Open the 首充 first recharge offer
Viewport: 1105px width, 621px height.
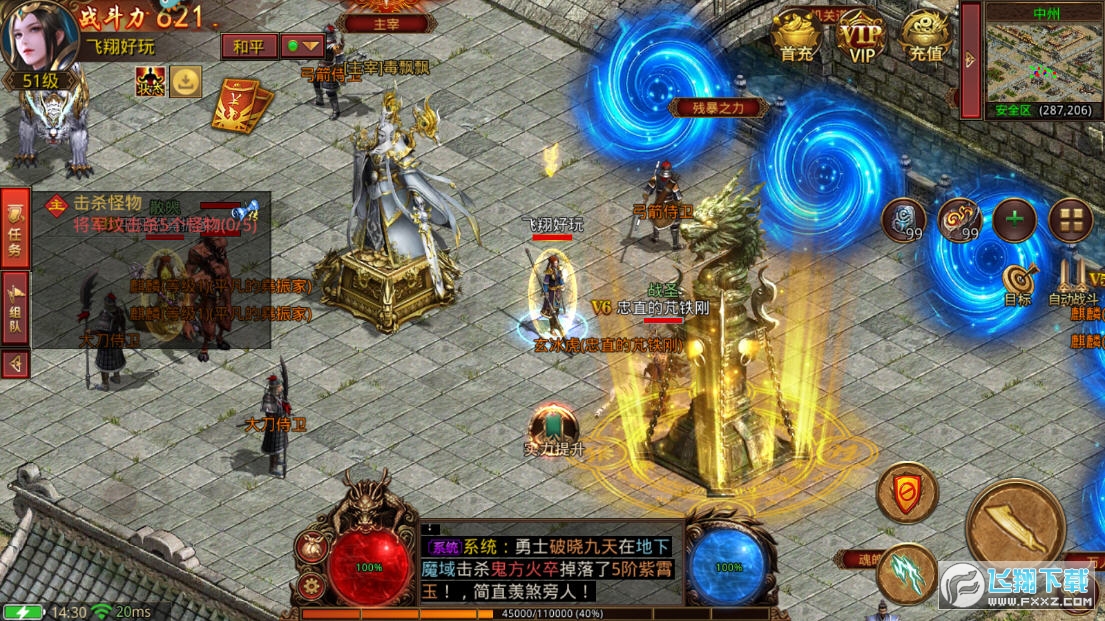coord(797,37)
